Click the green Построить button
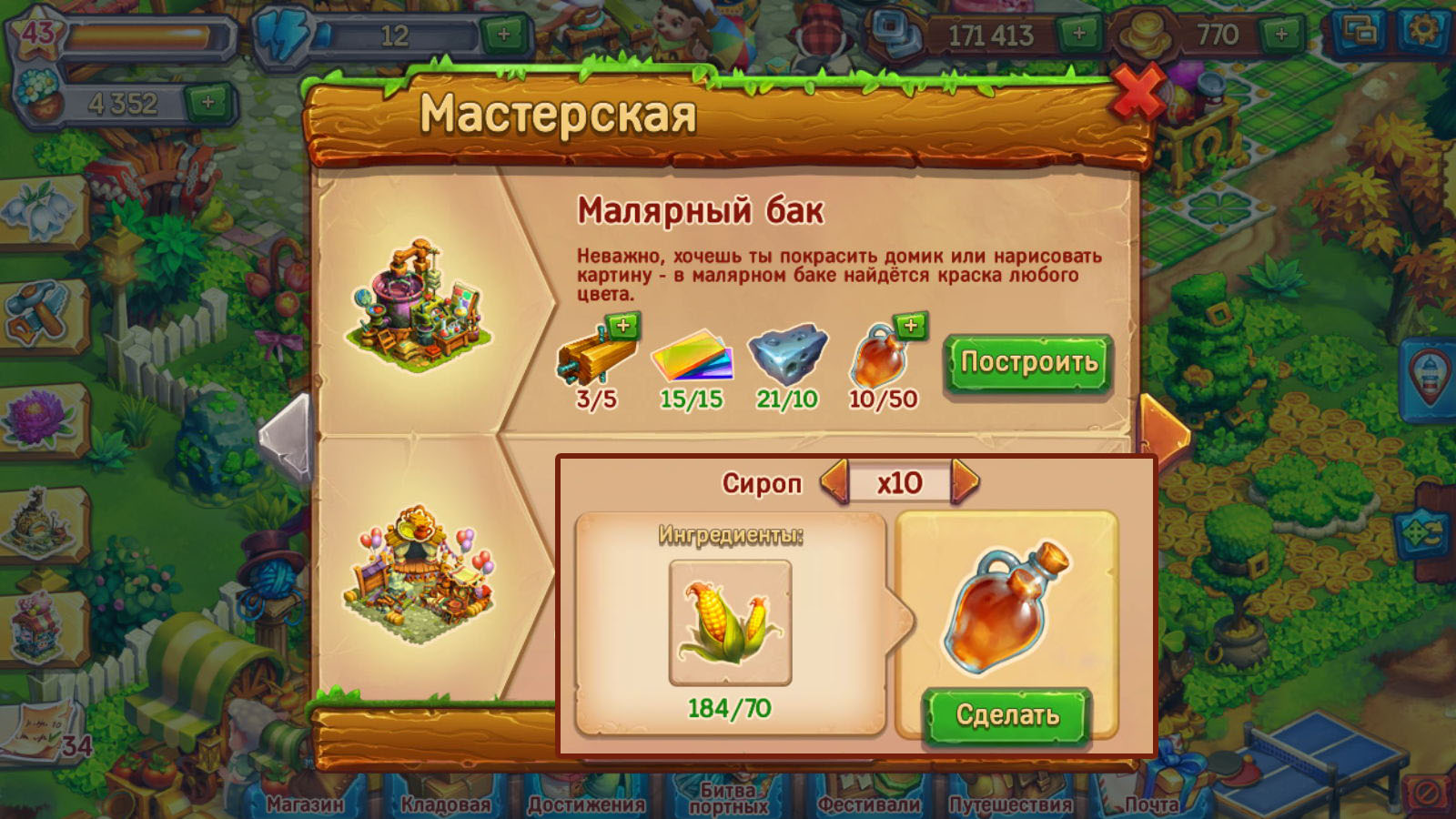 [1028, 363]
